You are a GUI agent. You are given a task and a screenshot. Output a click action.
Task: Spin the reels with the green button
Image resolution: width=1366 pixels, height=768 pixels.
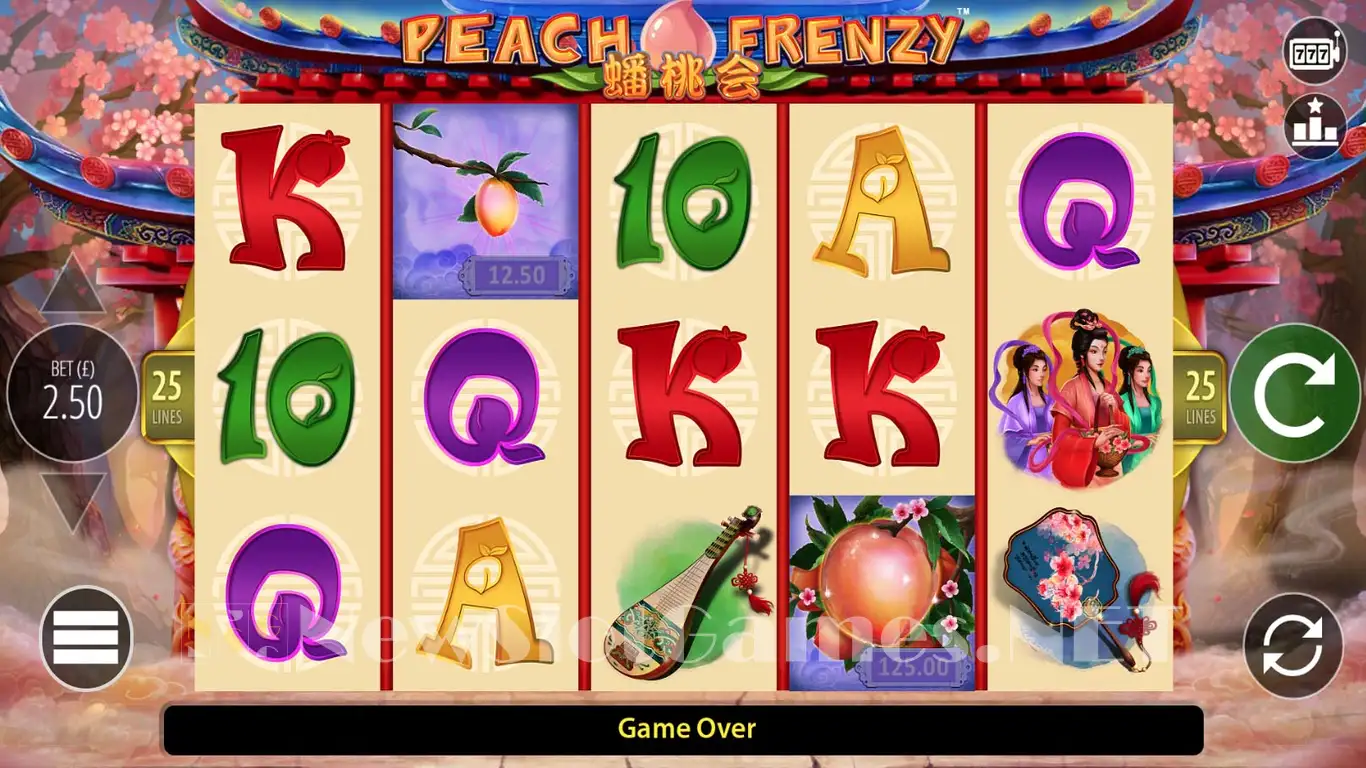tap(1294, 393)
